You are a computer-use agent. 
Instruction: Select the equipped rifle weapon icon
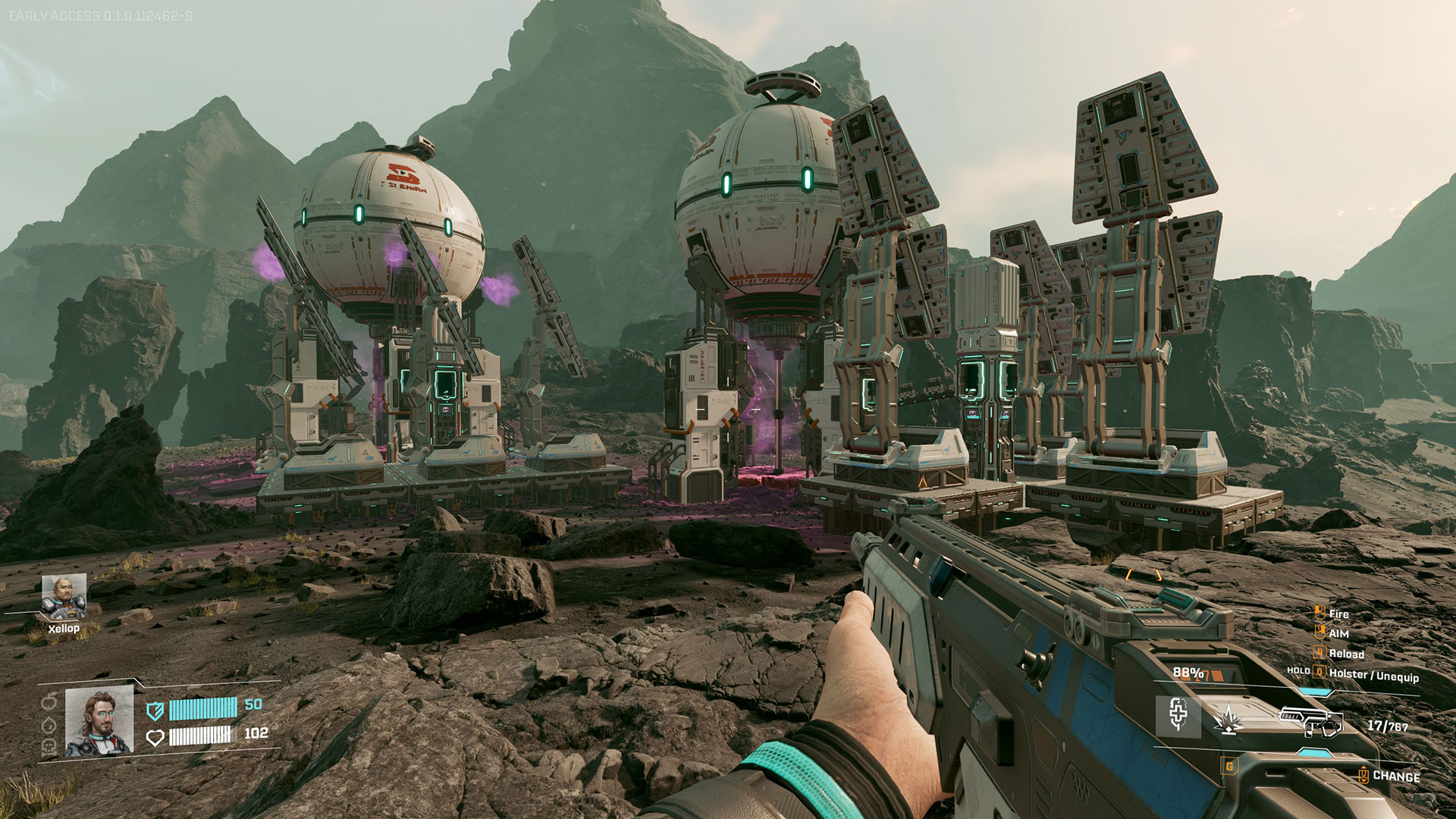(1310, 722)
